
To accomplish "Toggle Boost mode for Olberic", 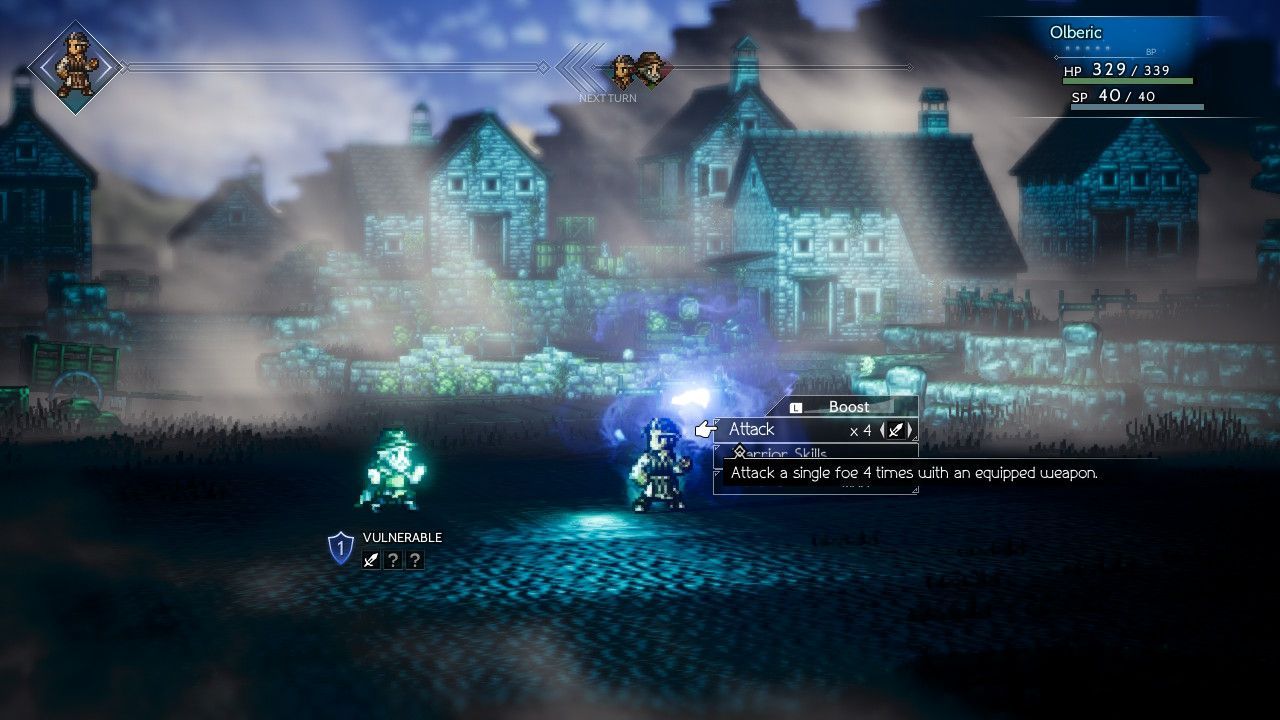I will (849, 407).
